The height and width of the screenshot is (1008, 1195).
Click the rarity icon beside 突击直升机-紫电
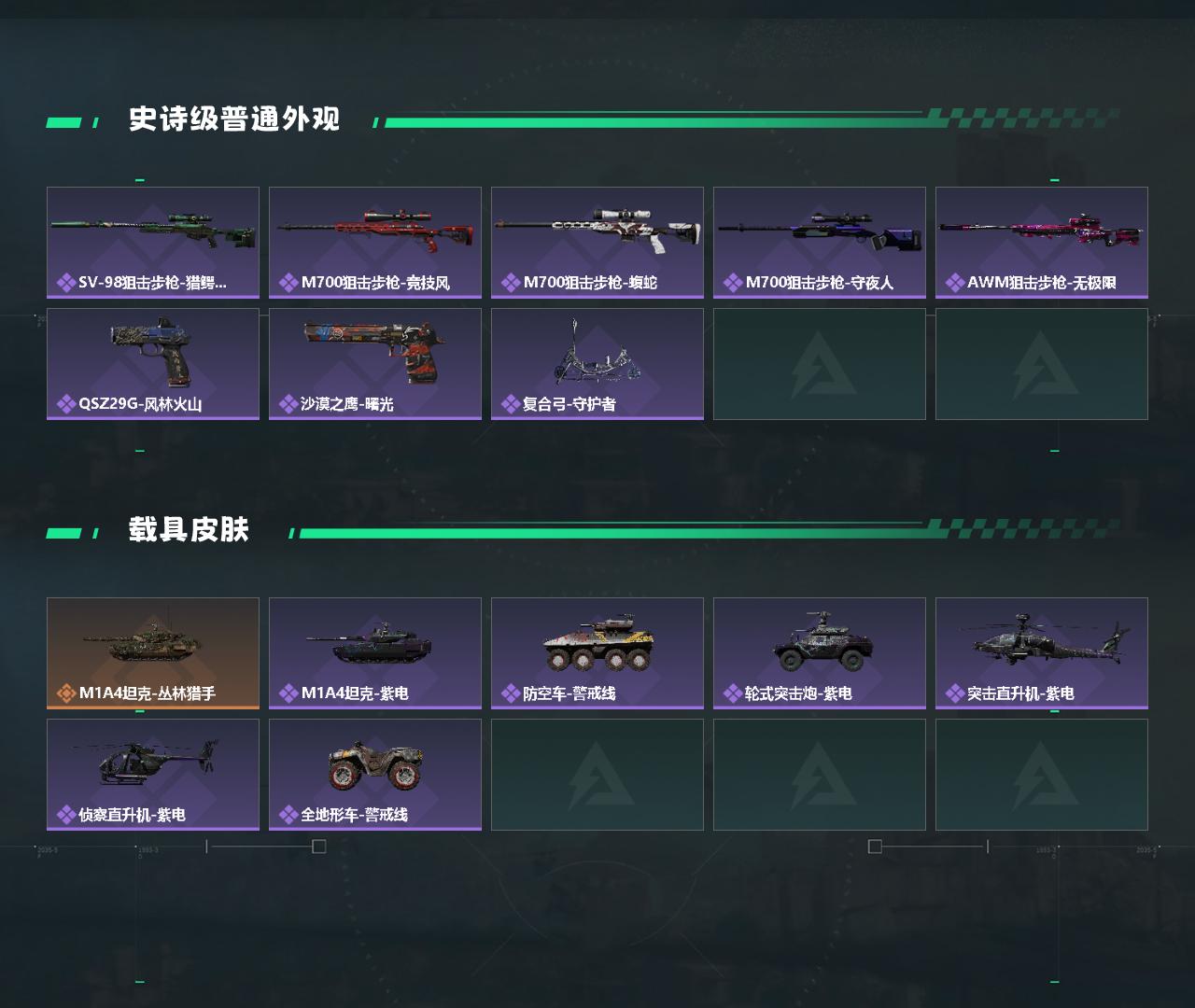point(954,692)
